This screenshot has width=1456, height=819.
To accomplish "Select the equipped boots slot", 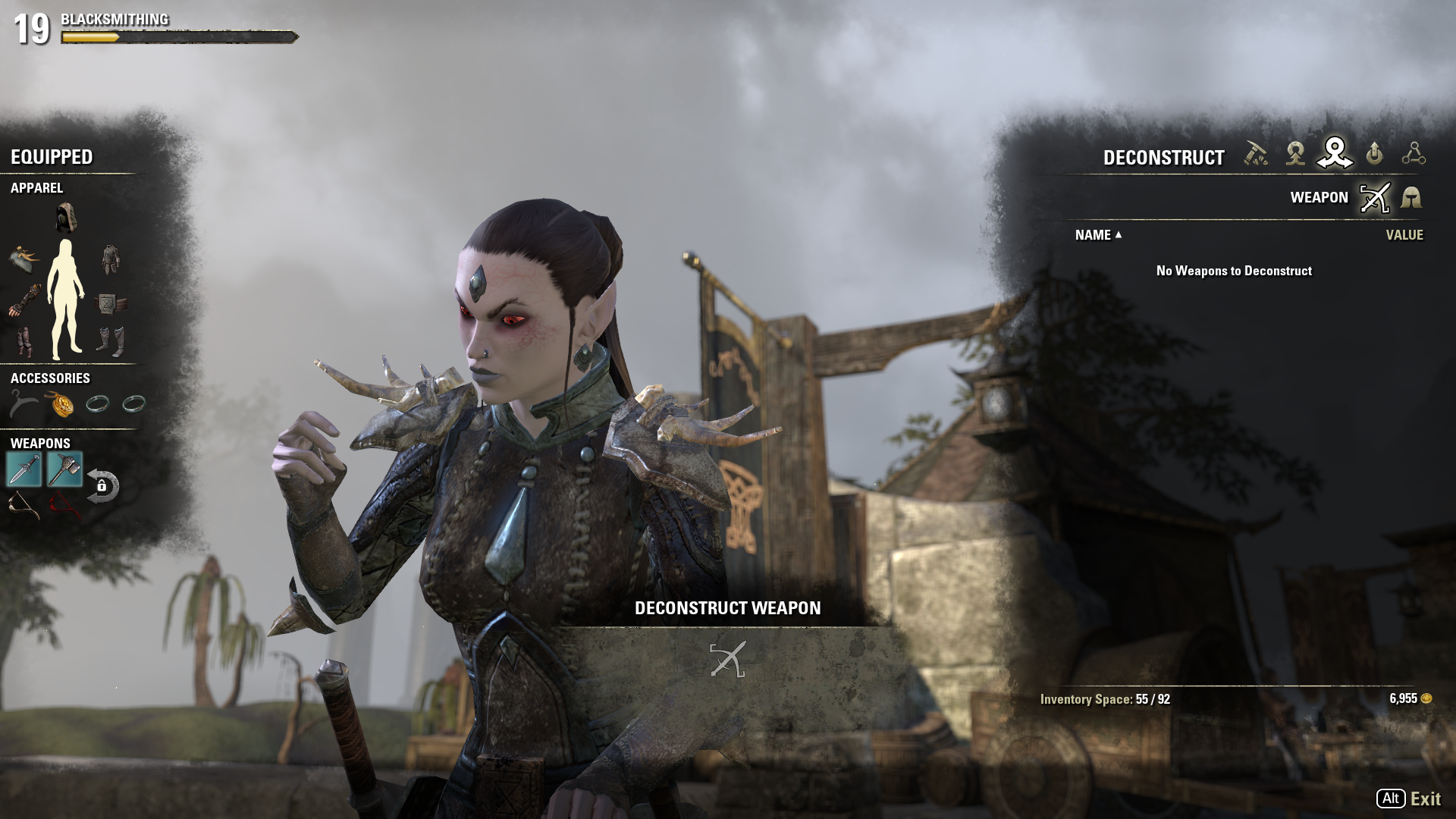I will coord(110,340).
